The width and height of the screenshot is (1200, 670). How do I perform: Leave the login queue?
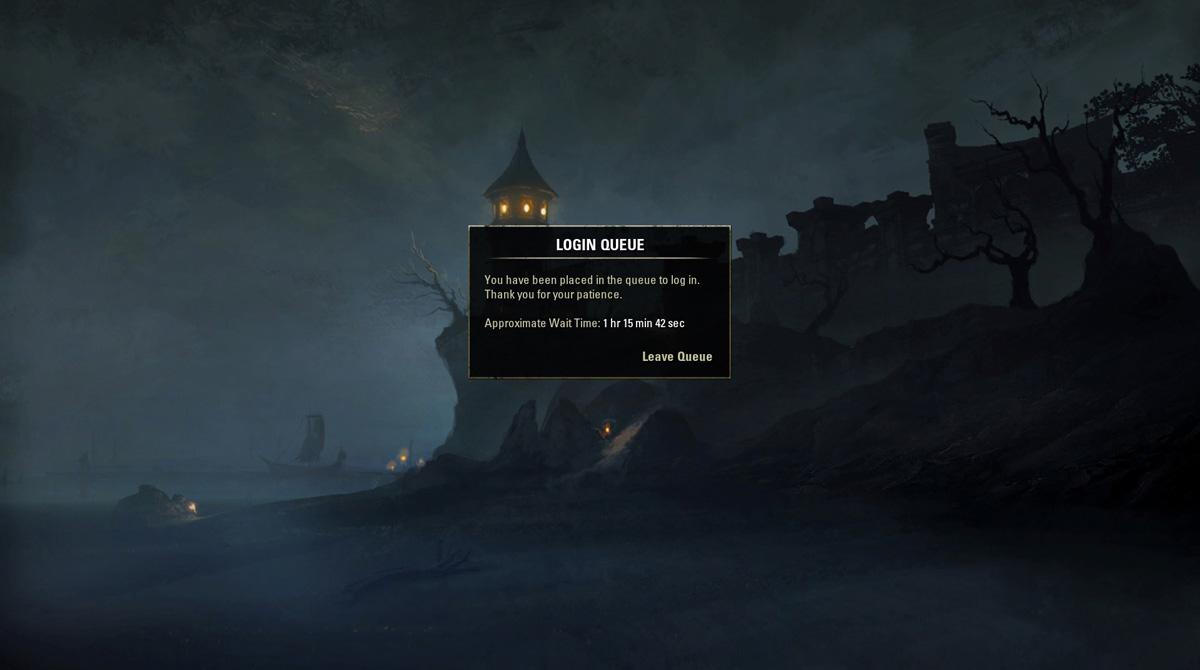click(677, 357)
